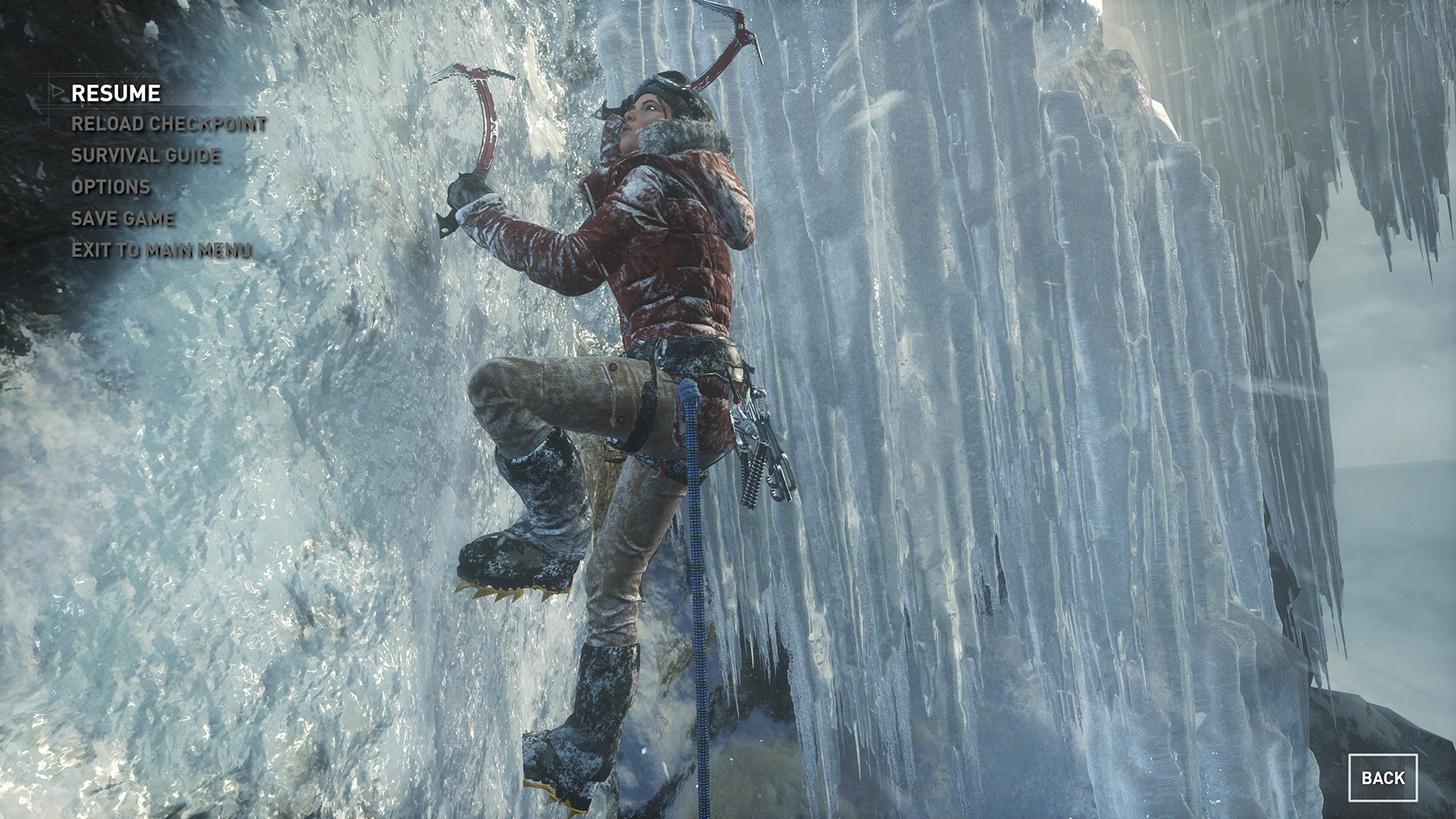Exit to Main Menu
This screenshot has width=1456, height=819.
tap(162, 249)
